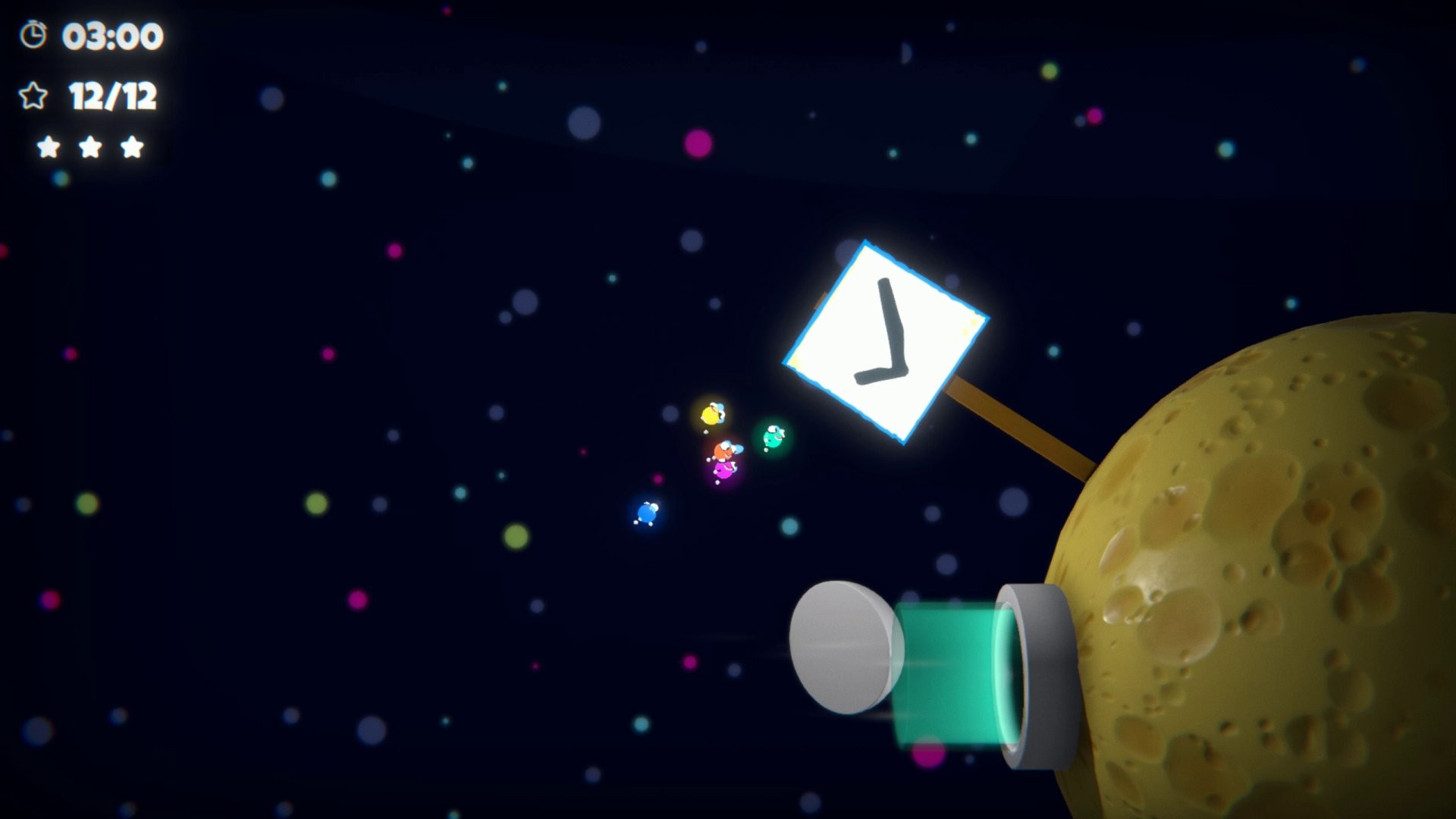This screenshot has width=1456, height=819.
Task: Click the yellow cratered planet
Action: (x=1289, y=569)
